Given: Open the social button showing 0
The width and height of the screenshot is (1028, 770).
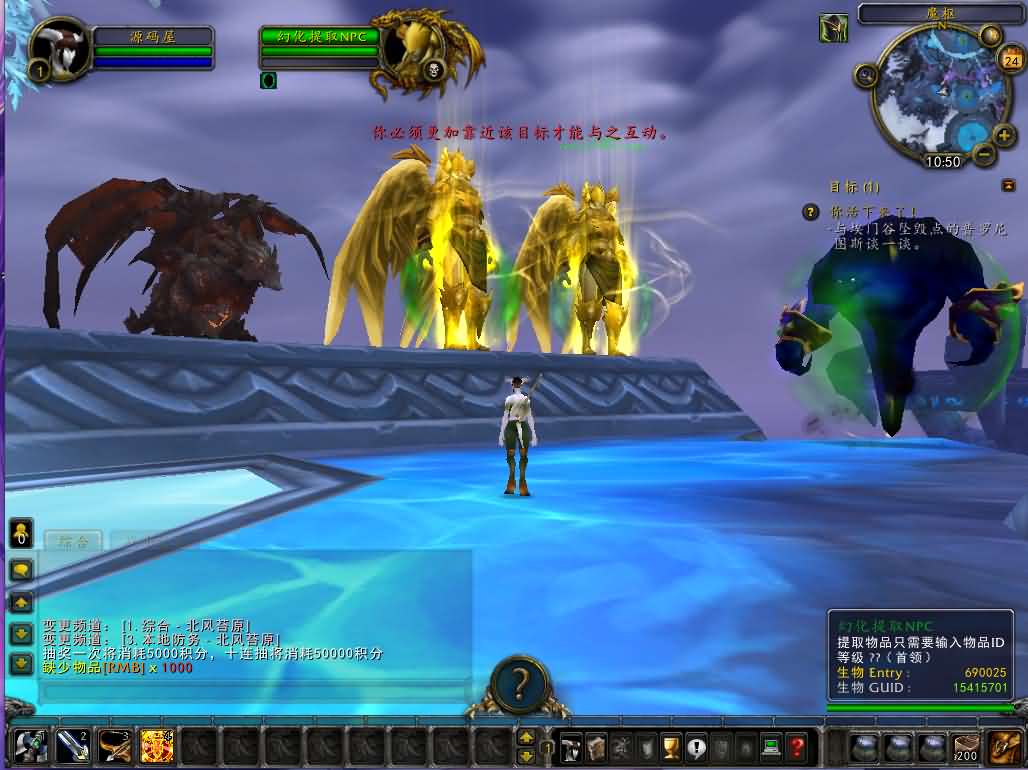Looking at the screenshot, I should tap(19, 532).
